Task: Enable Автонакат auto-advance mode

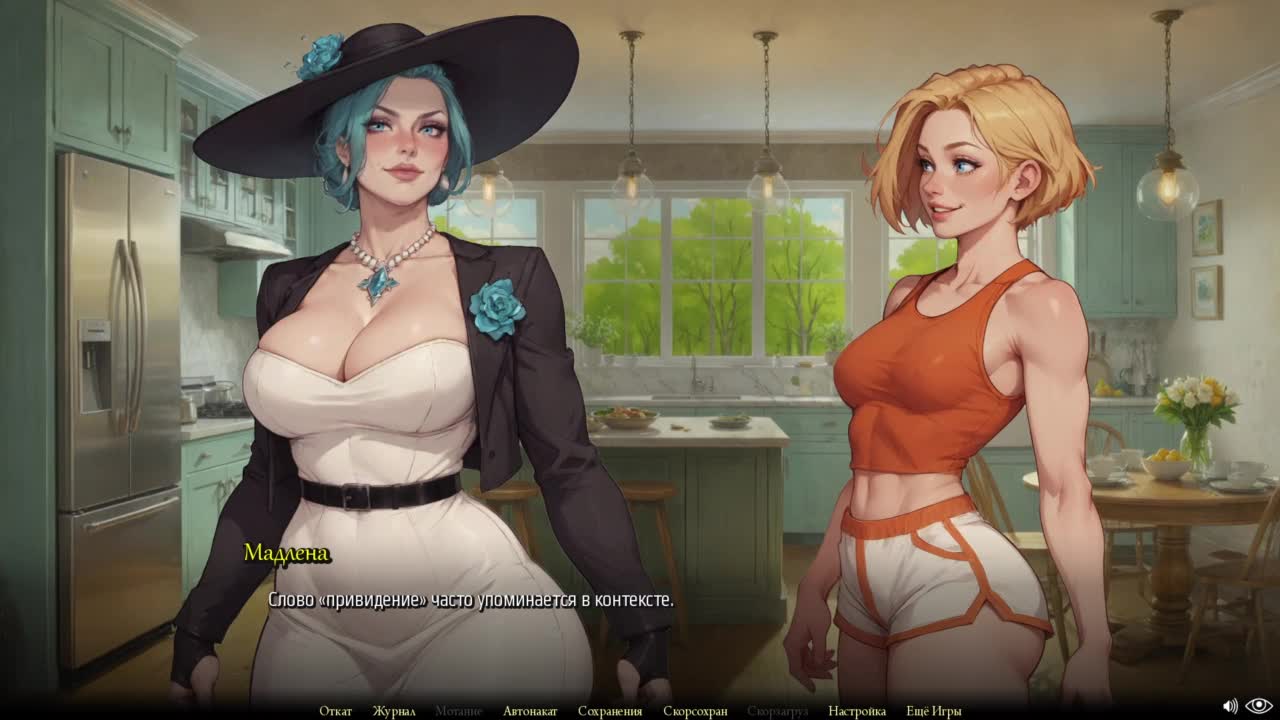Action: pyautogui.click(x=530, y=711)
